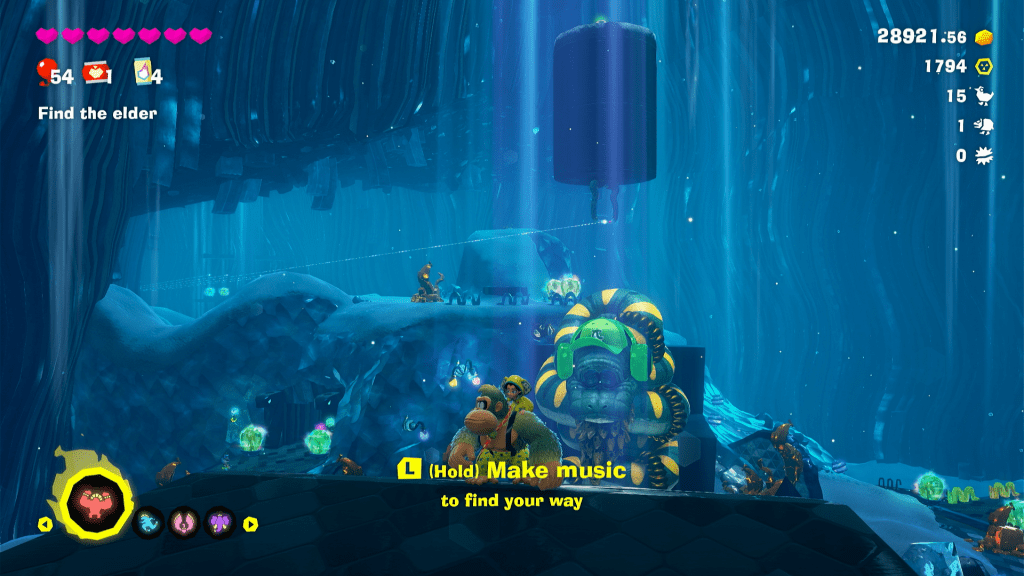Choose the yellow juice can item
This screenshot has height=576, width=1024.
pos(142,73)
